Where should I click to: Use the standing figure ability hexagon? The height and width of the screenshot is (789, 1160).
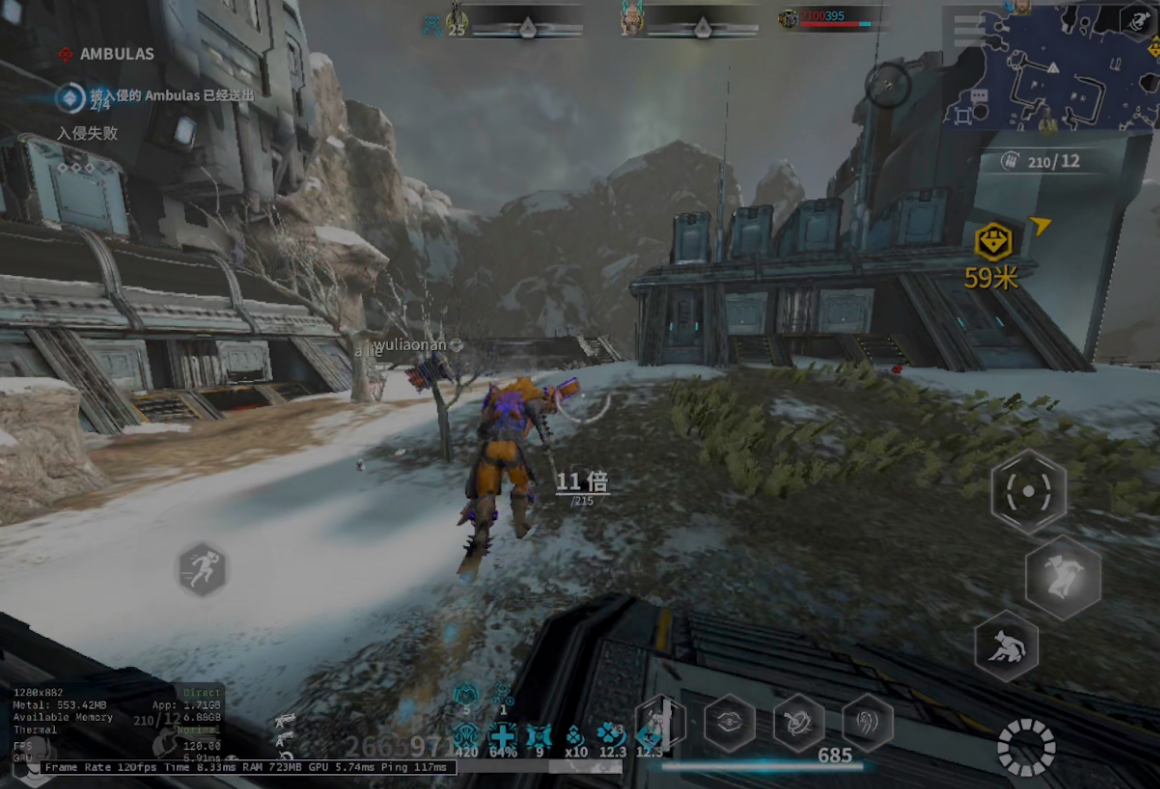tap(661, 722)
